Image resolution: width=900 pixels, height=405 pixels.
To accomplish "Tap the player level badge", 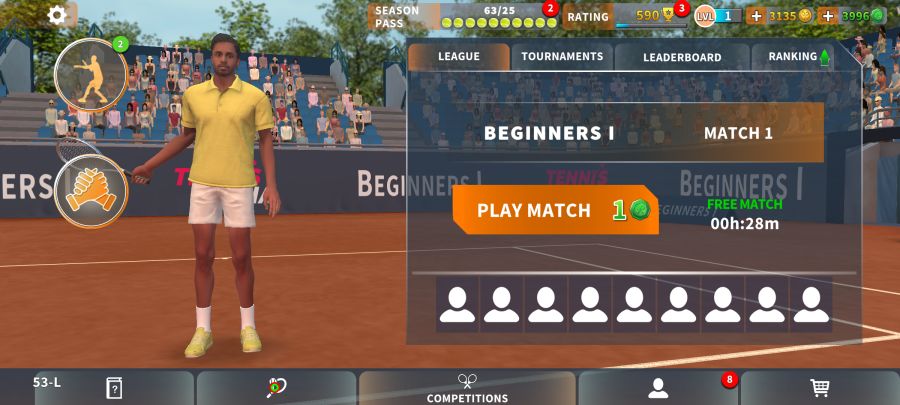I will pos(718,16).
